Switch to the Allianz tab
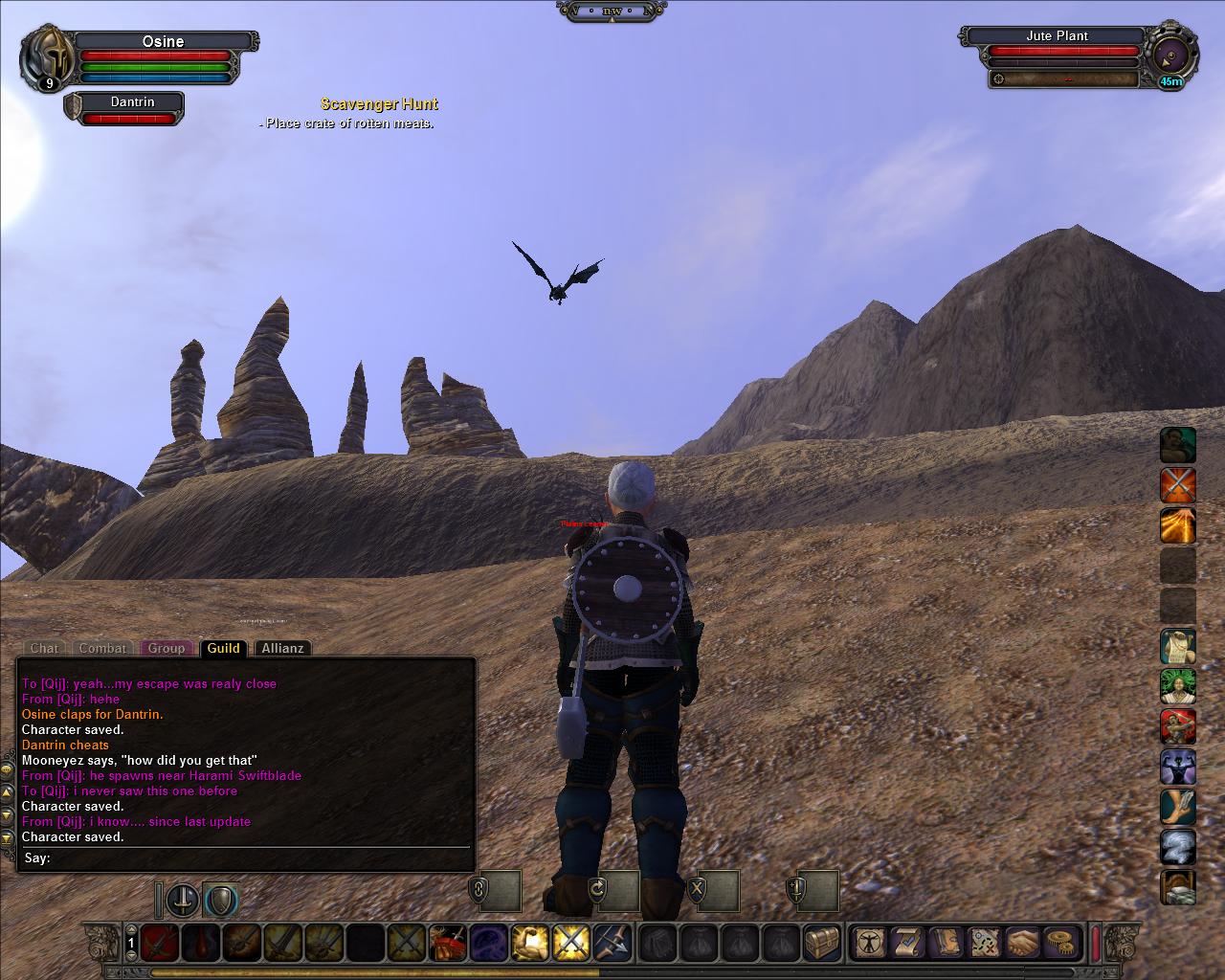The width and height of the screenshot is (1225, 980). pyautogui.click(x=282, y=648)
